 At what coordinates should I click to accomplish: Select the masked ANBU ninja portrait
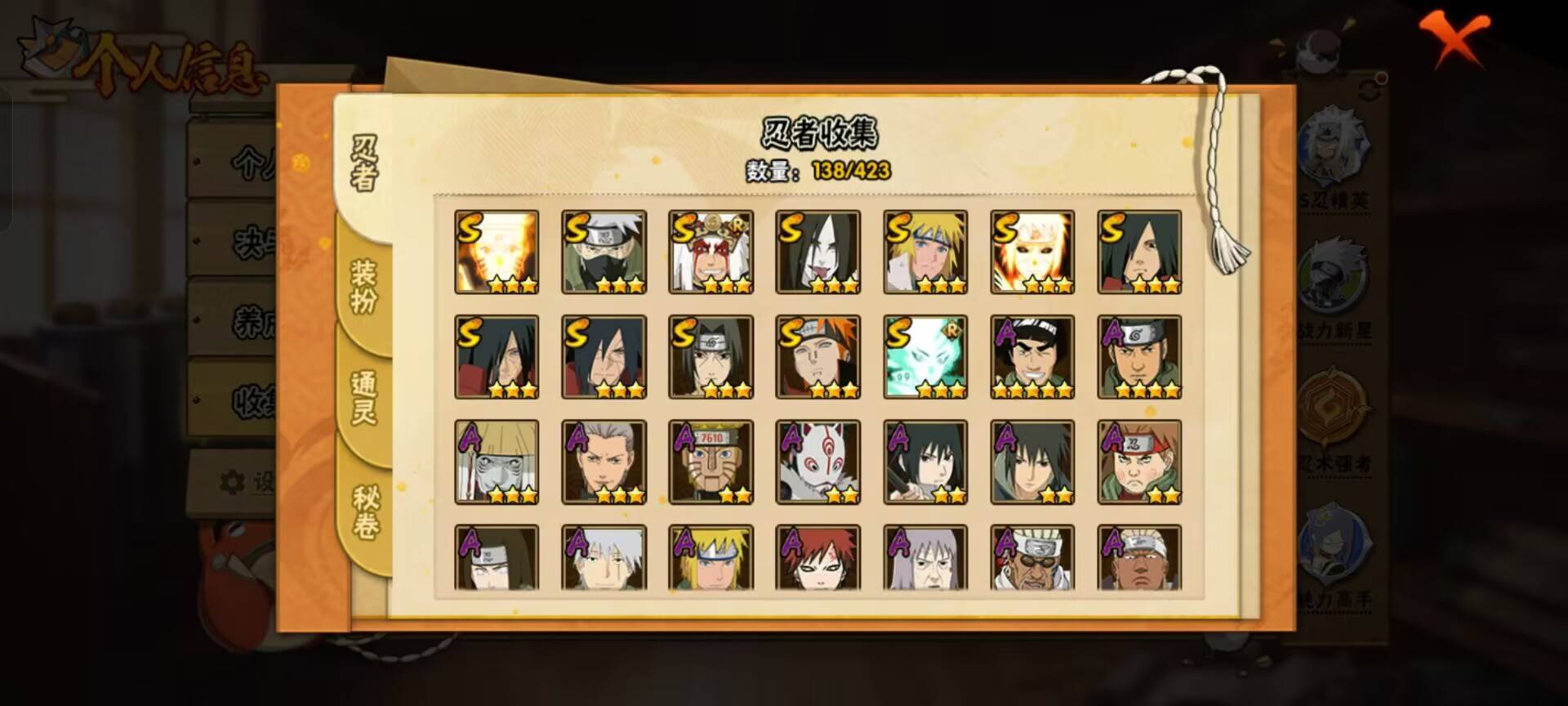pos(819,462)
